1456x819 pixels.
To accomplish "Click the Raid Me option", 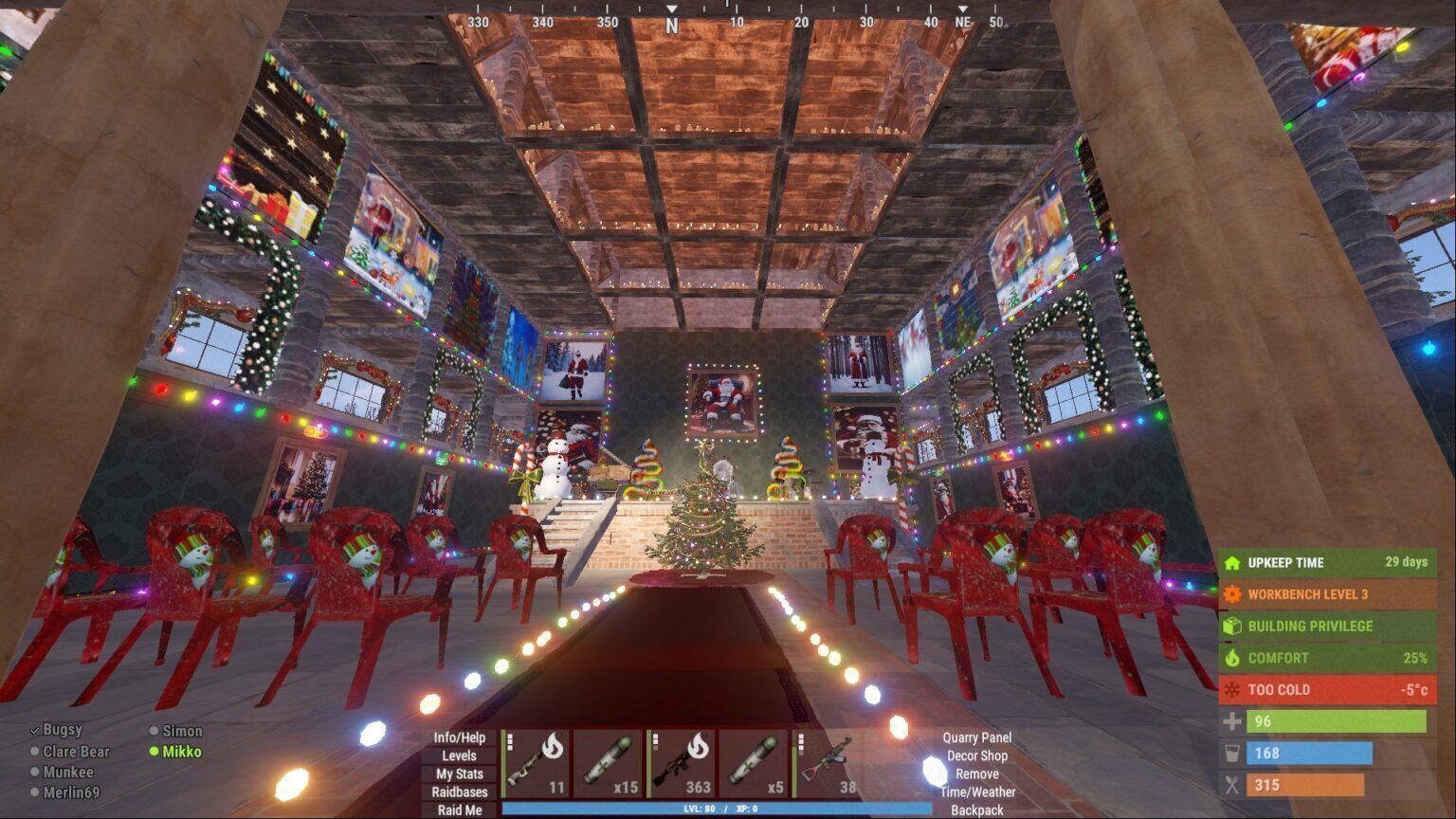I will (459, 810).
